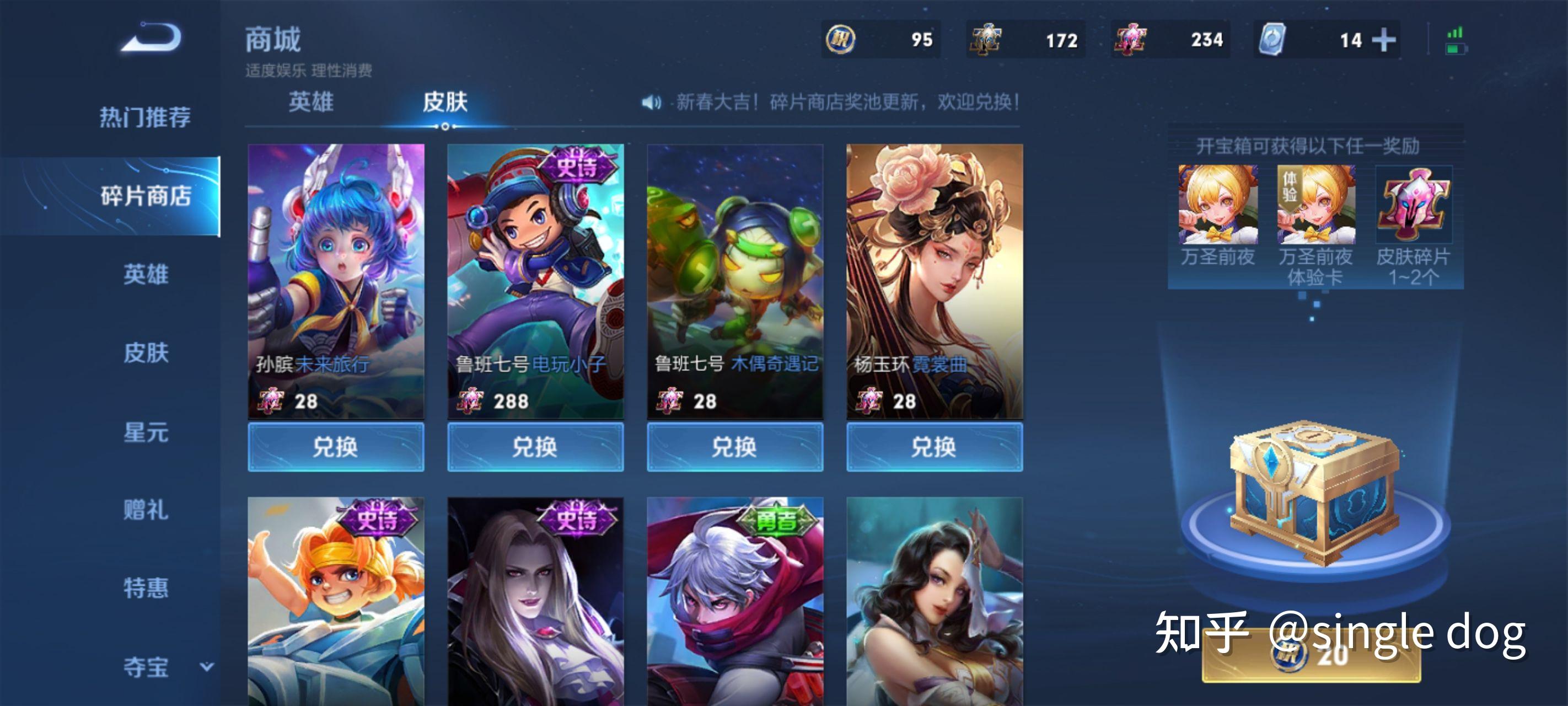
Task: Redeem the 杨玉环 霓裳曲 skin
Action: (935, 447)
